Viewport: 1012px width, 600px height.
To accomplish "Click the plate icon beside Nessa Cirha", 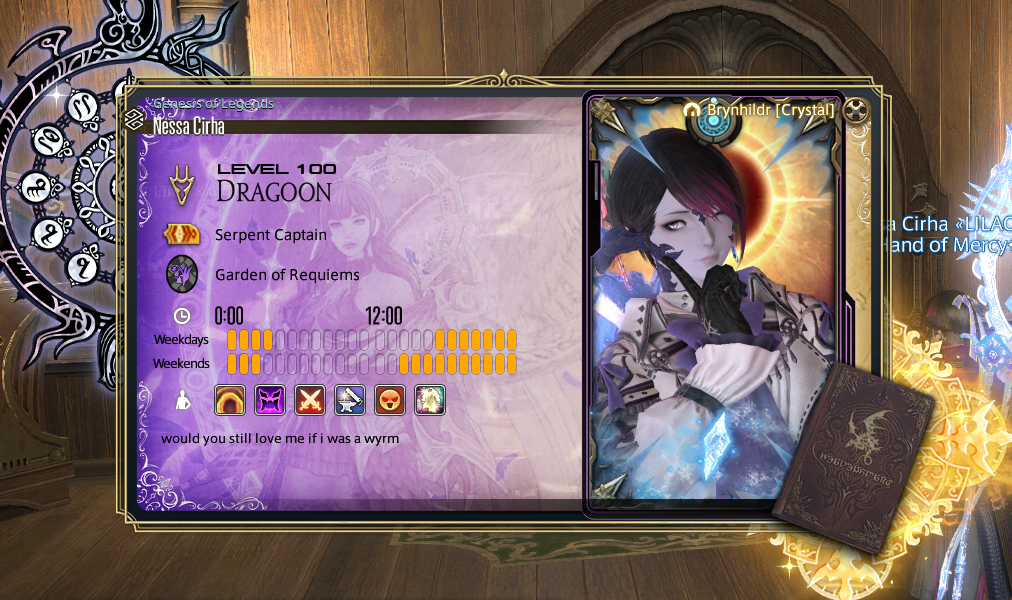I will 135,122.
